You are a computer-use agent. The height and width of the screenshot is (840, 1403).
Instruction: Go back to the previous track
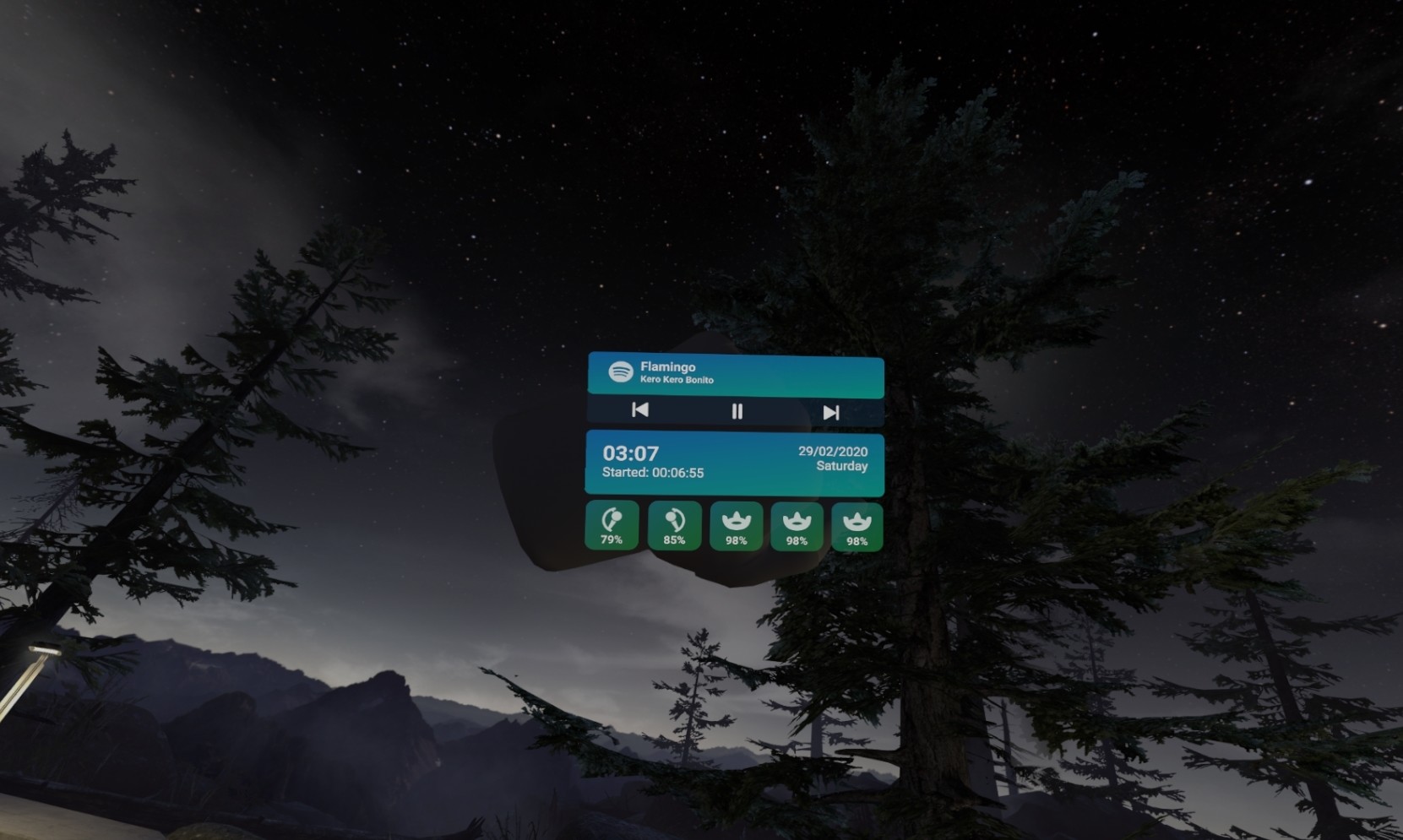tap(639, 413)
